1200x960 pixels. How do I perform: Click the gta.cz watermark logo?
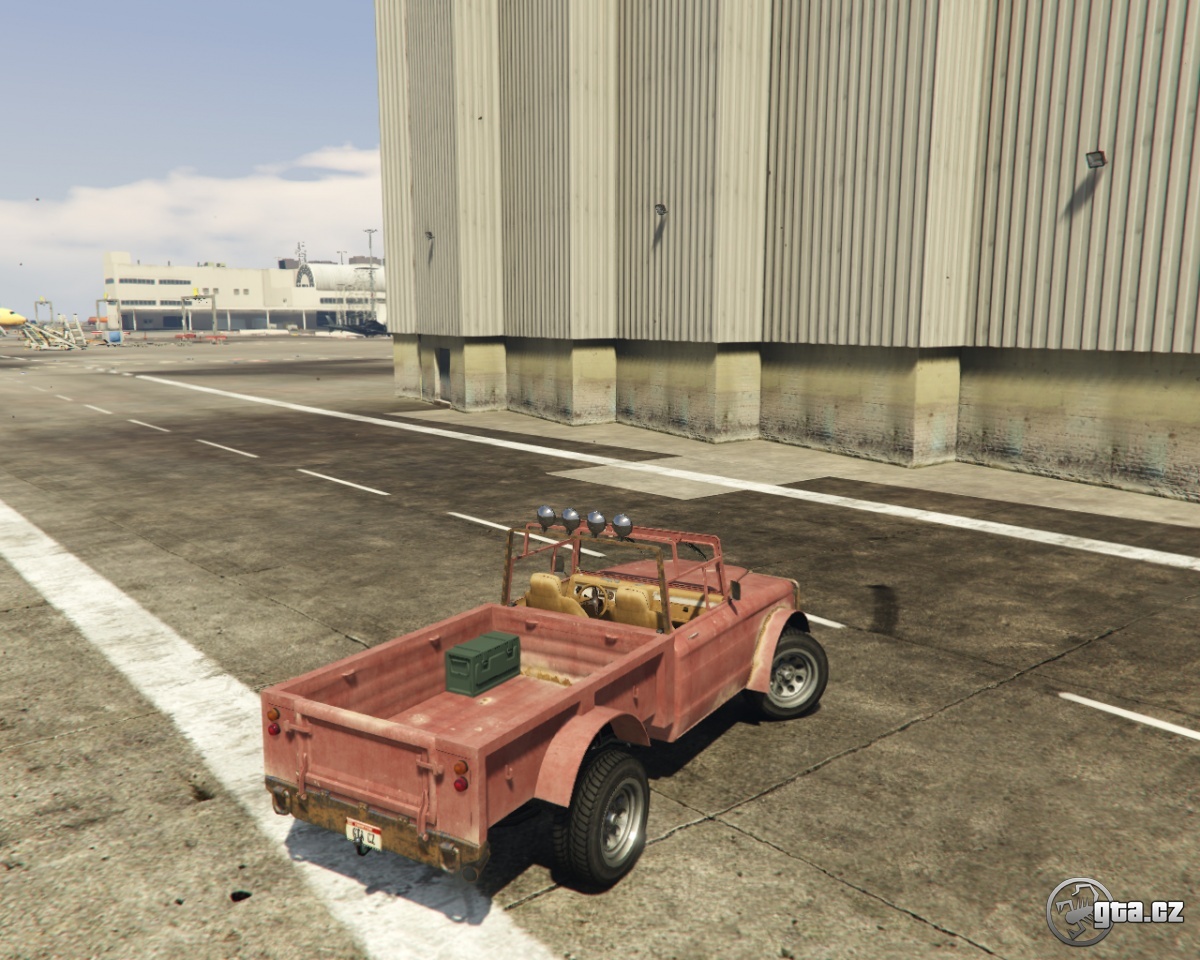[x=1113, y=911]
